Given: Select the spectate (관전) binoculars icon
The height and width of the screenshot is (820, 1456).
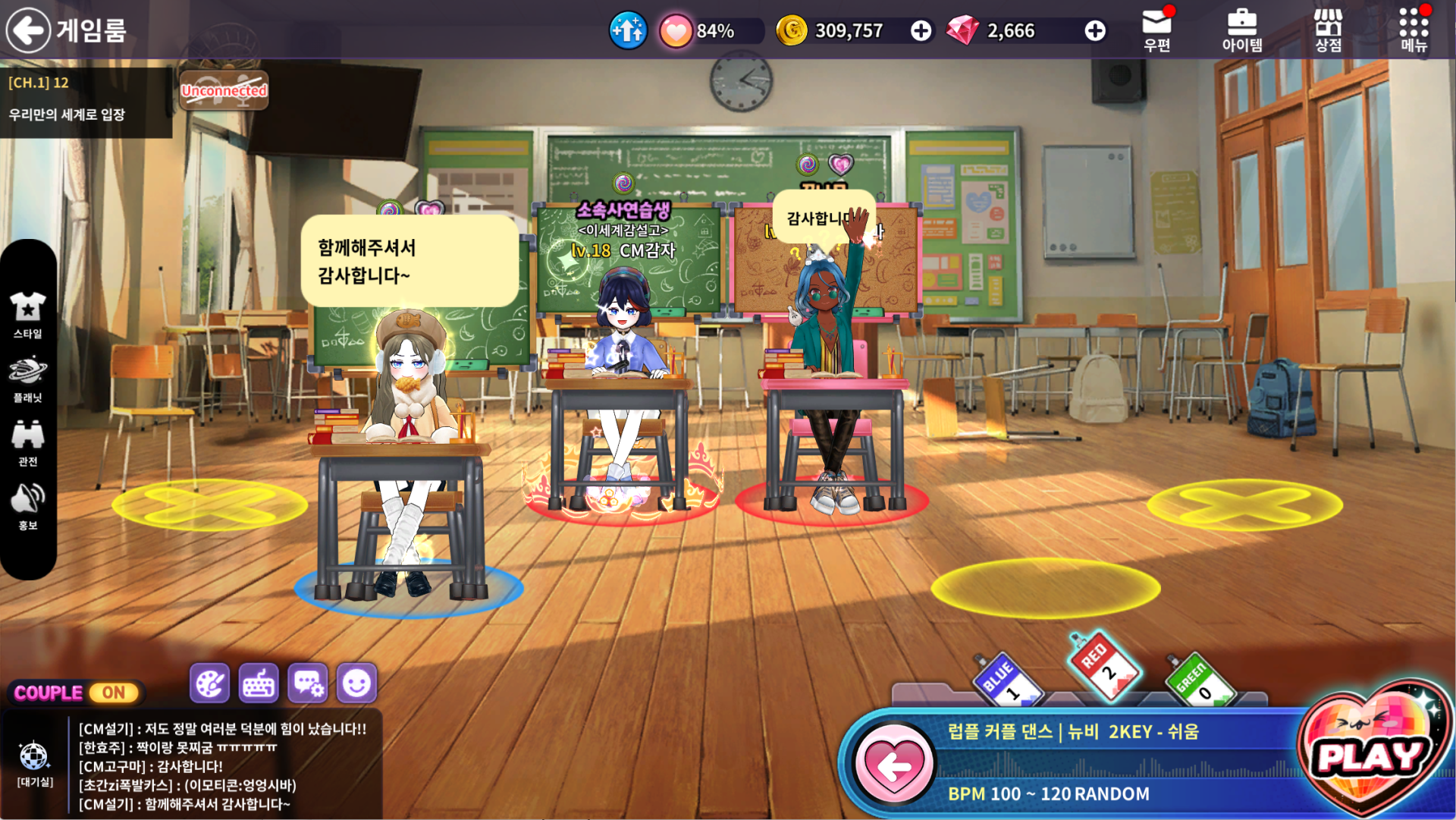Looking at the screenshot, I should click(28, 442).
